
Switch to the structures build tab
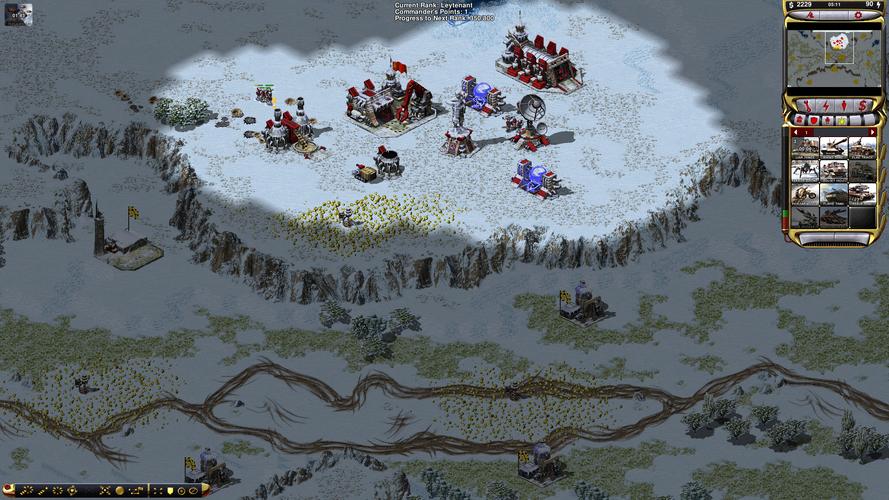coord(798,120)
